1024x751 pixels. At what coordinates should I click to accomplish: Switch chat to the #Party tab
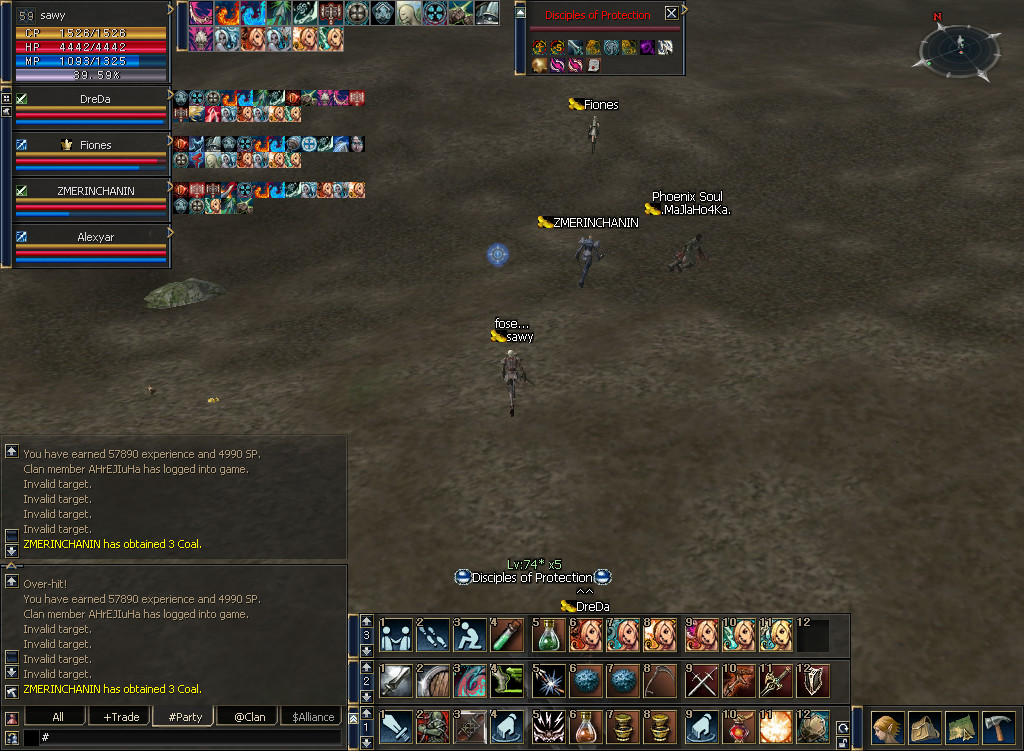[185, 716]
